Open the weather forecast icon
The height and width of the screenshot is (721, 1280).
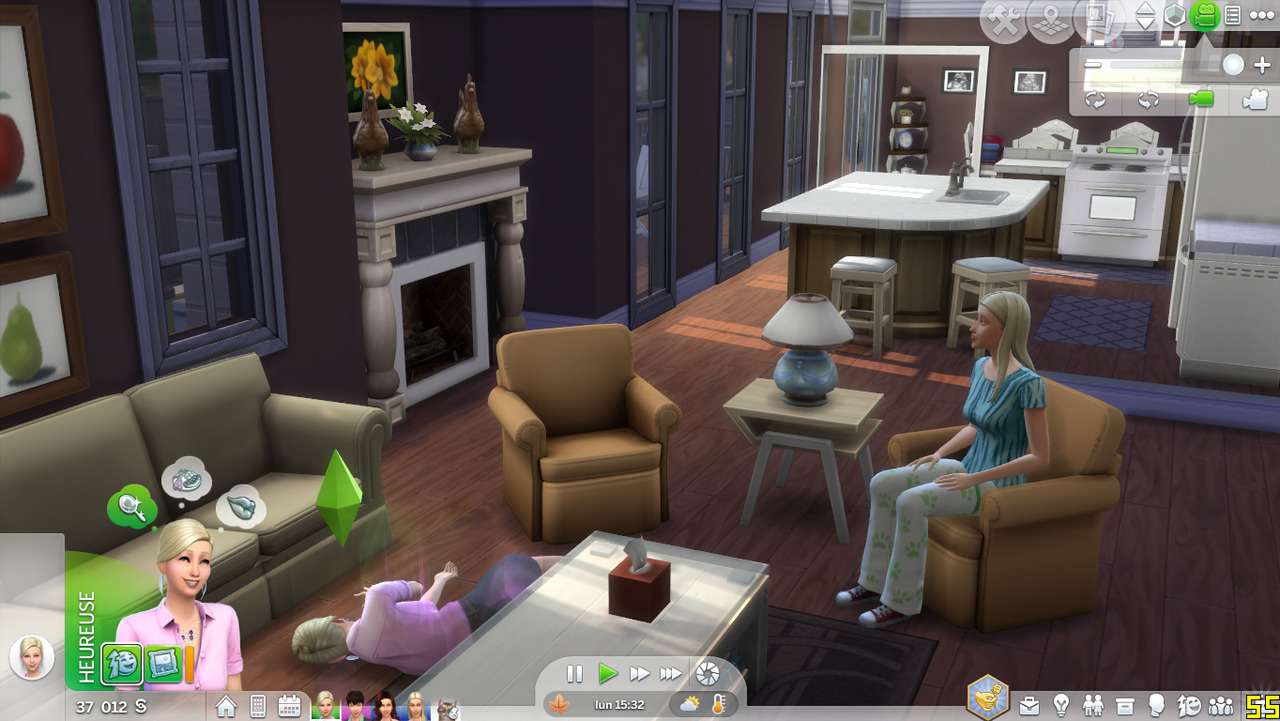tap(690, 704)
